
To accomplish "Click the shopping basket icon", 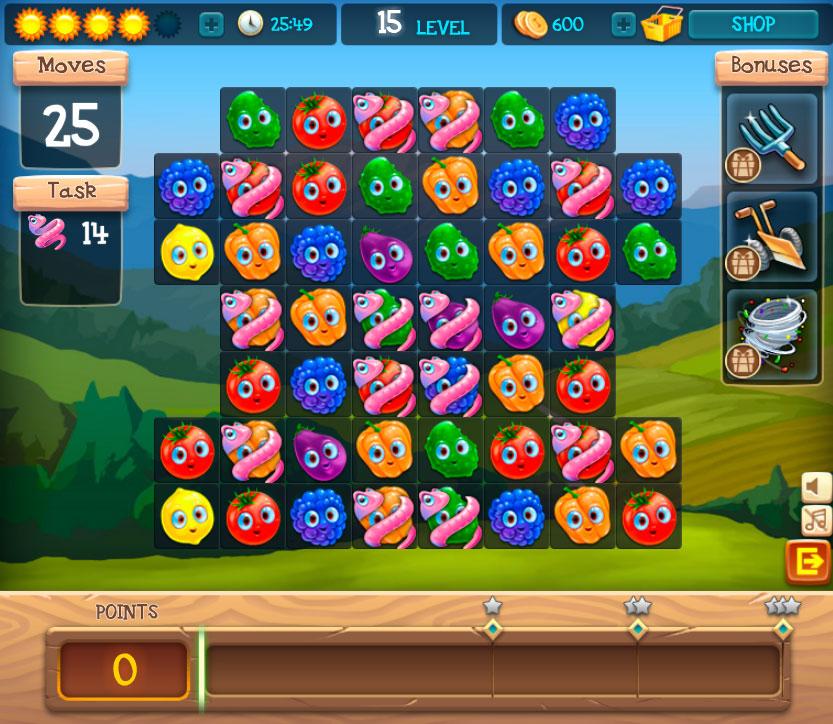I will [661, 25].
